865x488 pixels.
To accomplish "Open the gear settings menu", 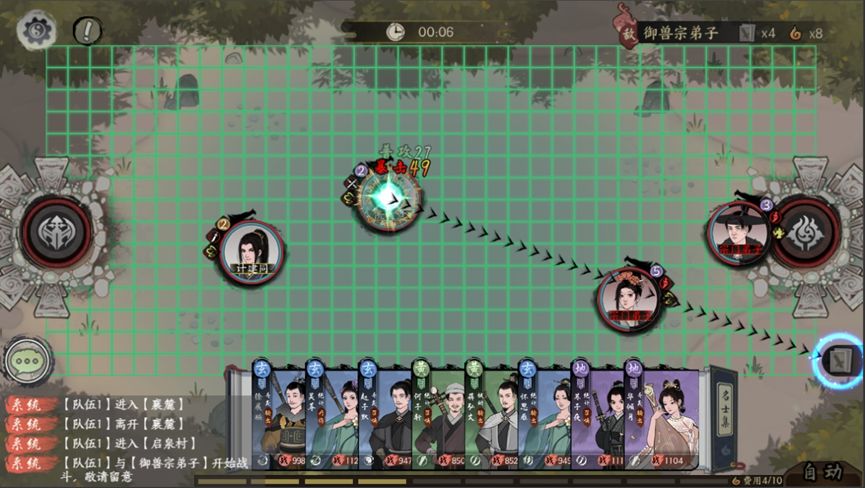I will 38,30.
